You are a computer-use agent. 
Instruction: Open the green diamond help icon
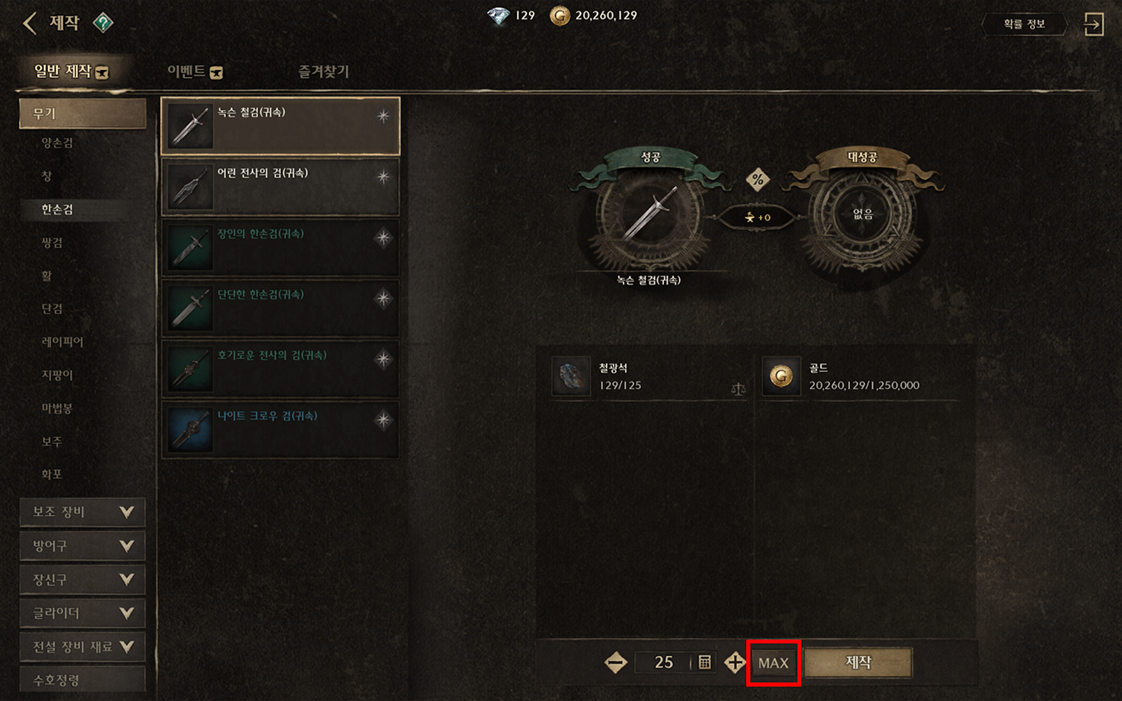pyautogui.click(x=103, y=22)
